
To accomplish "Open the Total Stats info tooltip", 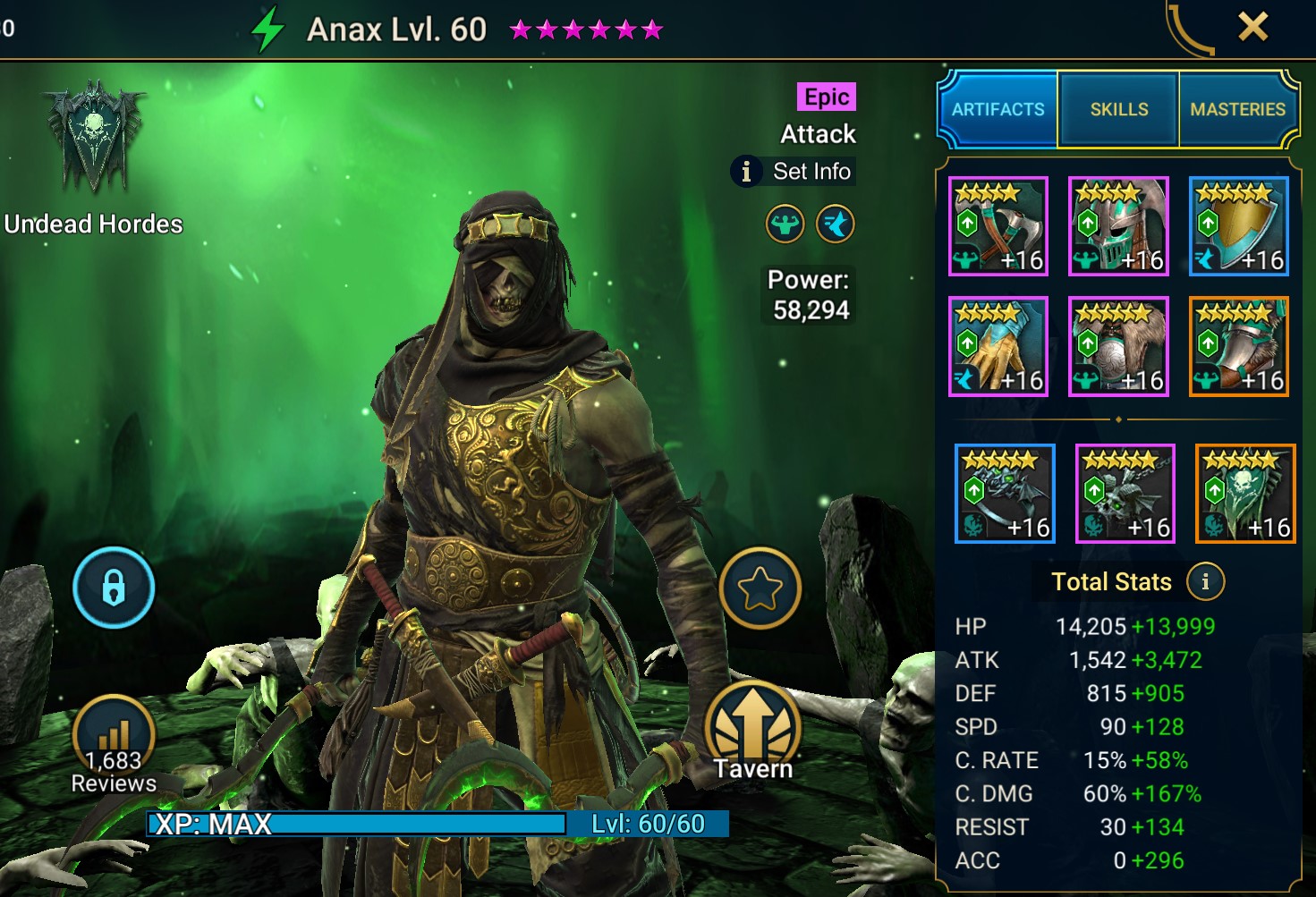I will [1206, 581].
